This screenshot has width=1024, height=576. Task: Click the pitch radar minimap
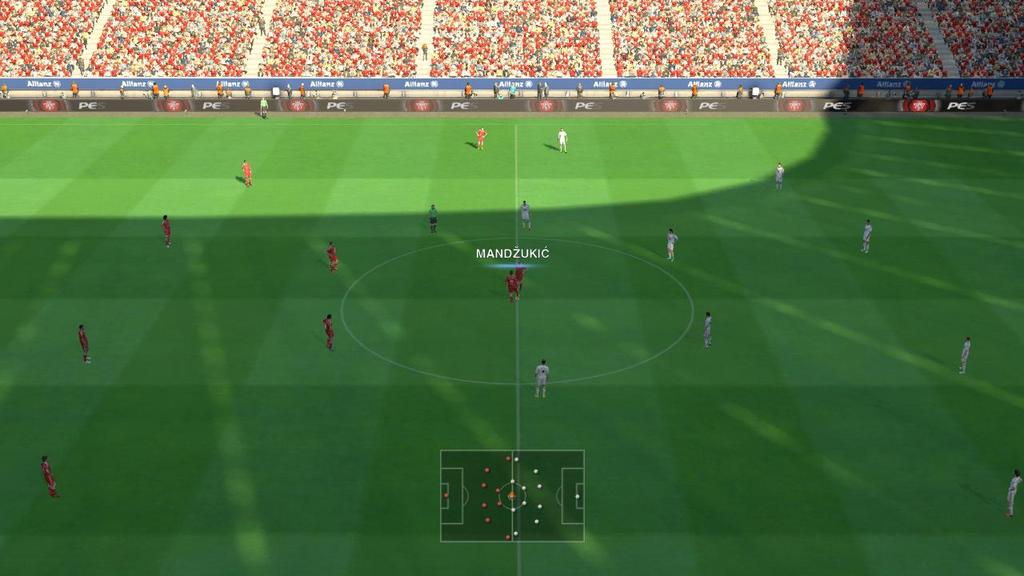click(512, 495)
